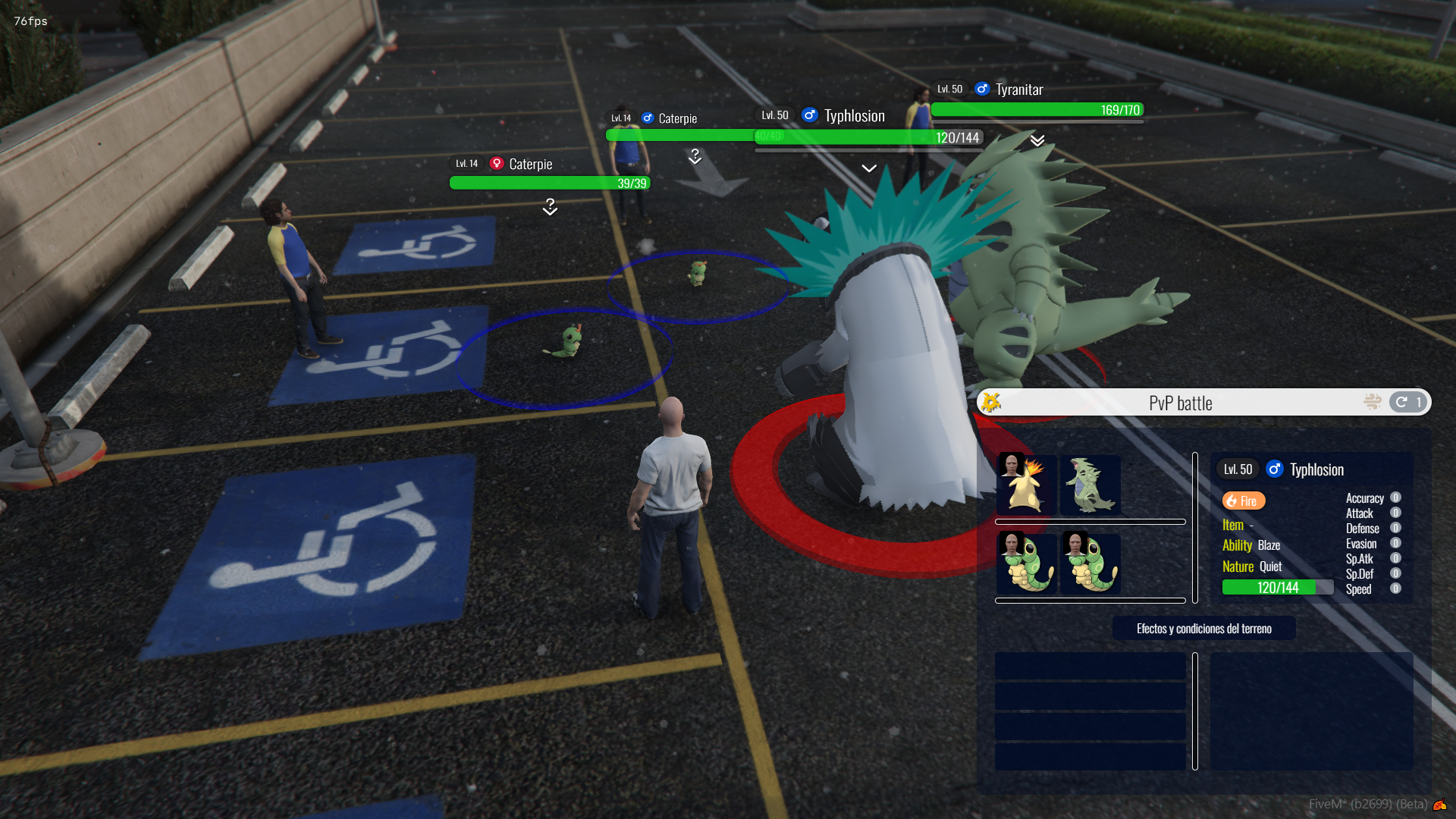The width and height of the screenshot is (1456, 819).
Task: Expand the double chevron under Tyranitar's health bar
Action: pyautogui.click(x=1037, y=140)
